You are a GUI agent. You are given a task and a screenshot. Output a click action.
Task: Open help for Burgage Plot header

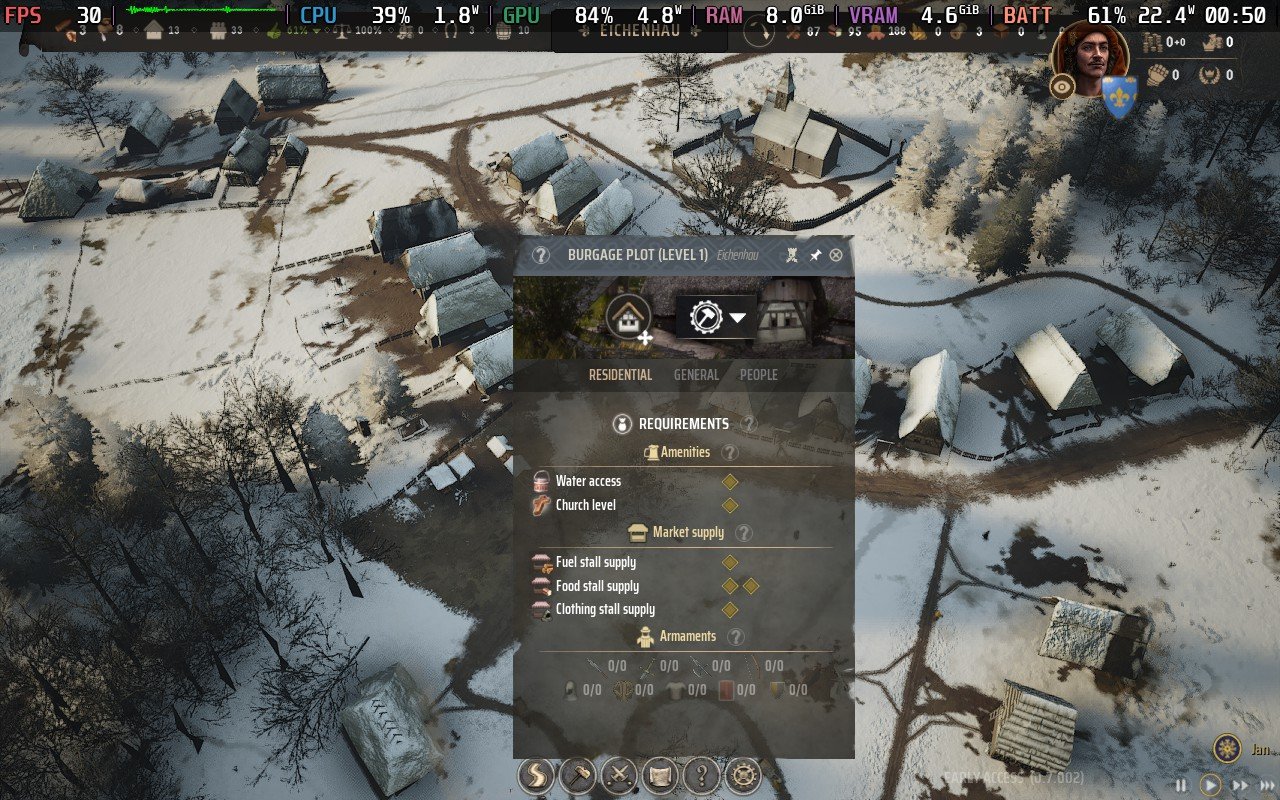click(x=541, y=255)
